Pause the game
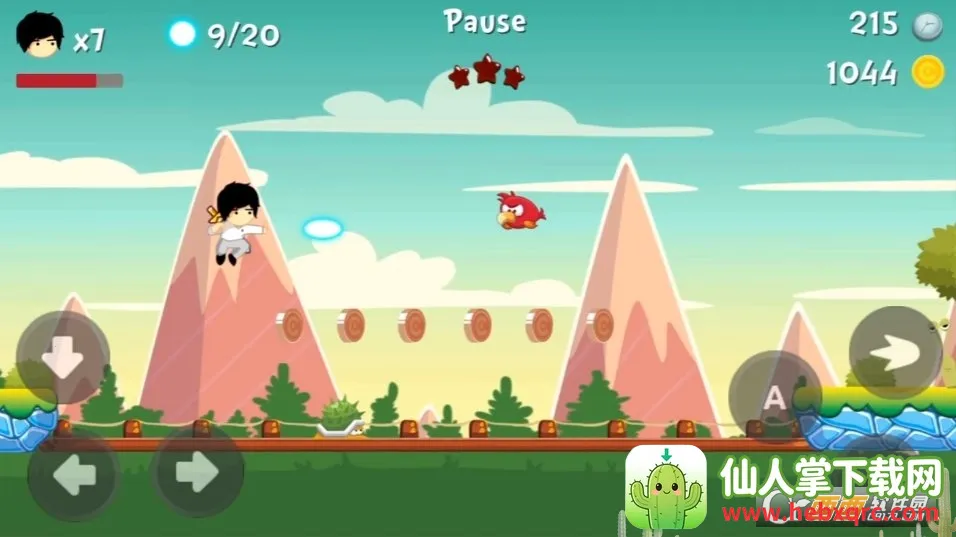 485,21
